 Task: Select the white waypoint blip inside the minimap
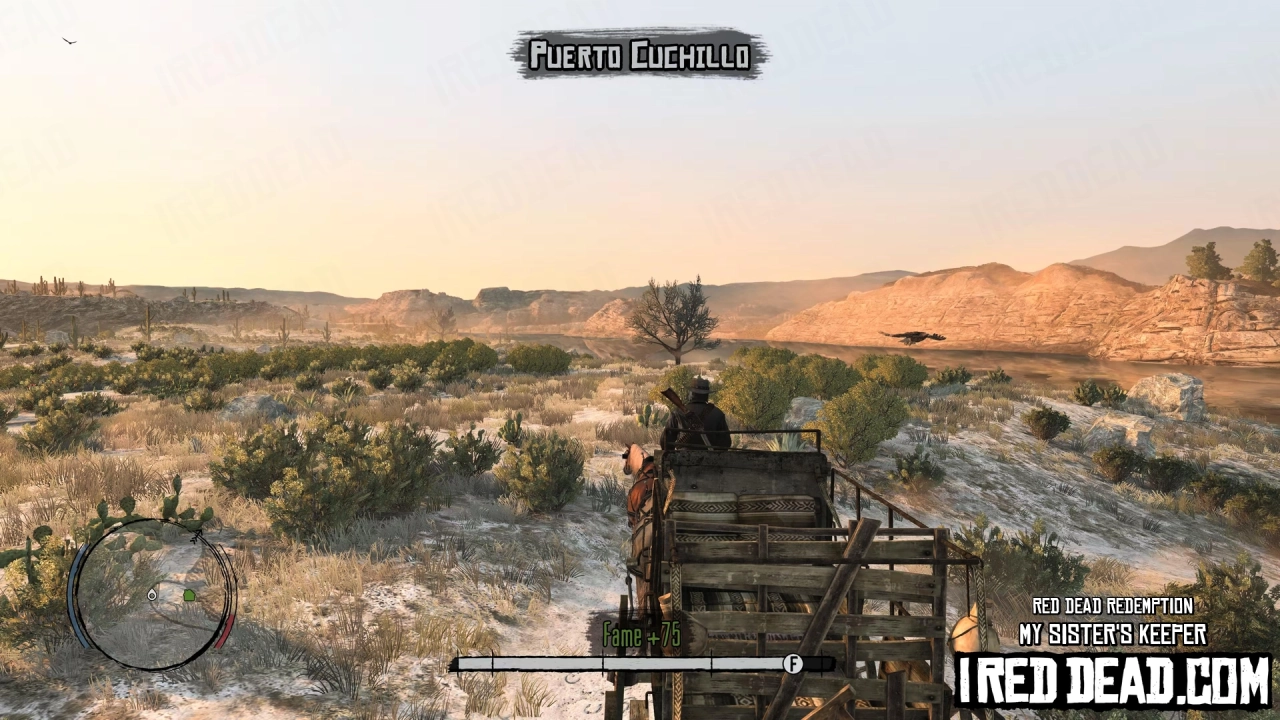point(153,594)
